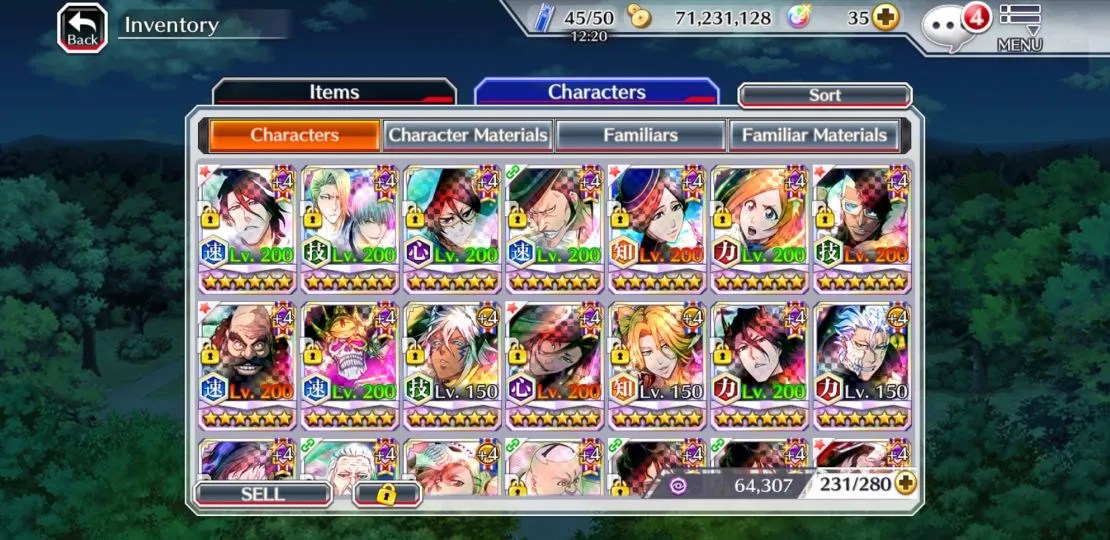The image size is (1110, 540).
Task: Open the MENU in the top corner
Action: tap(1019, 27)
